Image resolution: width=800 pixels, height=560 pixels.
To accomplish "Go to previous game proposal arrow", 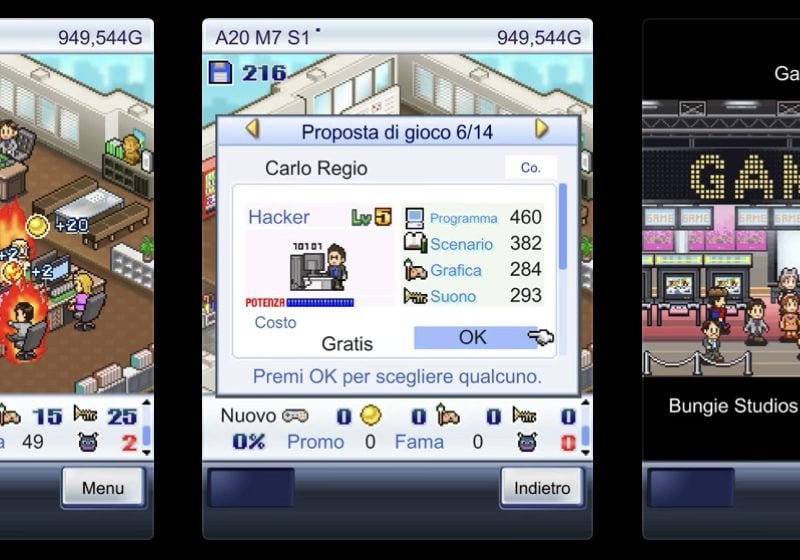I will [x=252, y=129].
